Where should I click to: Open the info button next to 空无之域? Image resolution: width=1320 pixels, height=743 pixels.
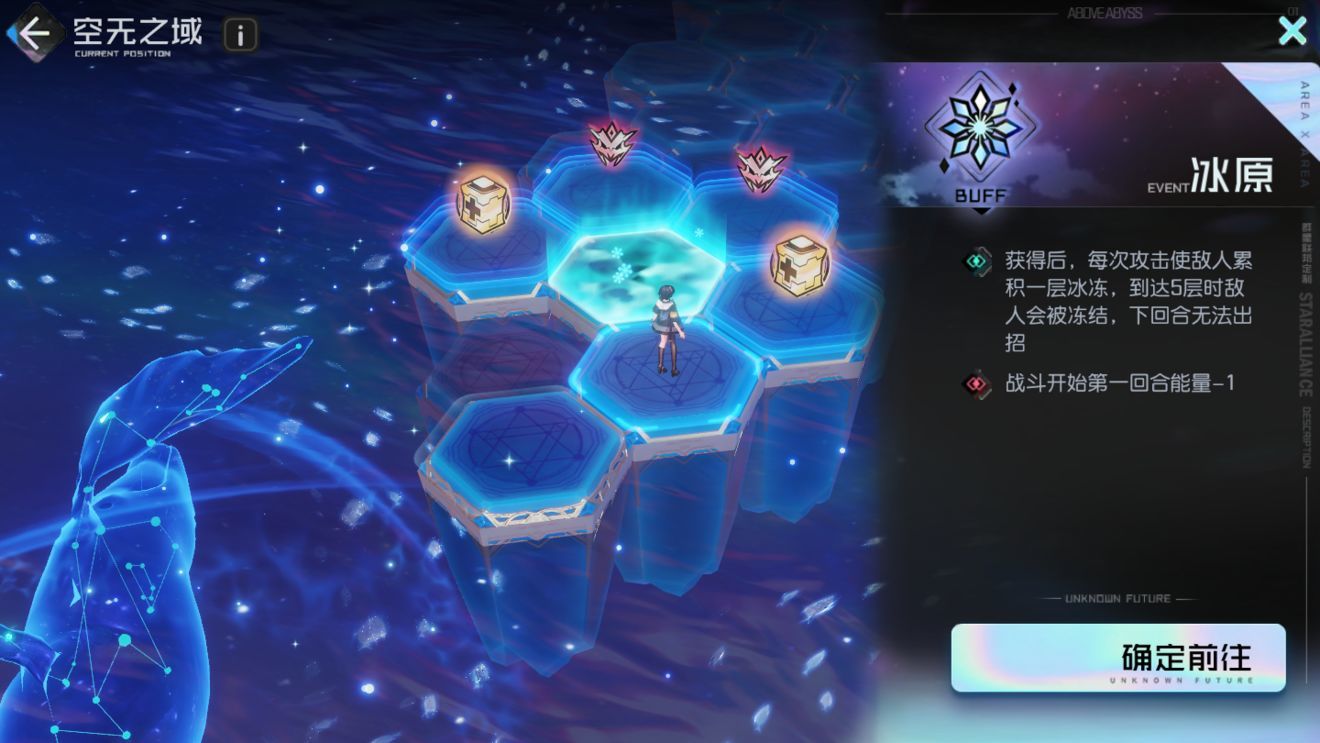click(240, 35)
